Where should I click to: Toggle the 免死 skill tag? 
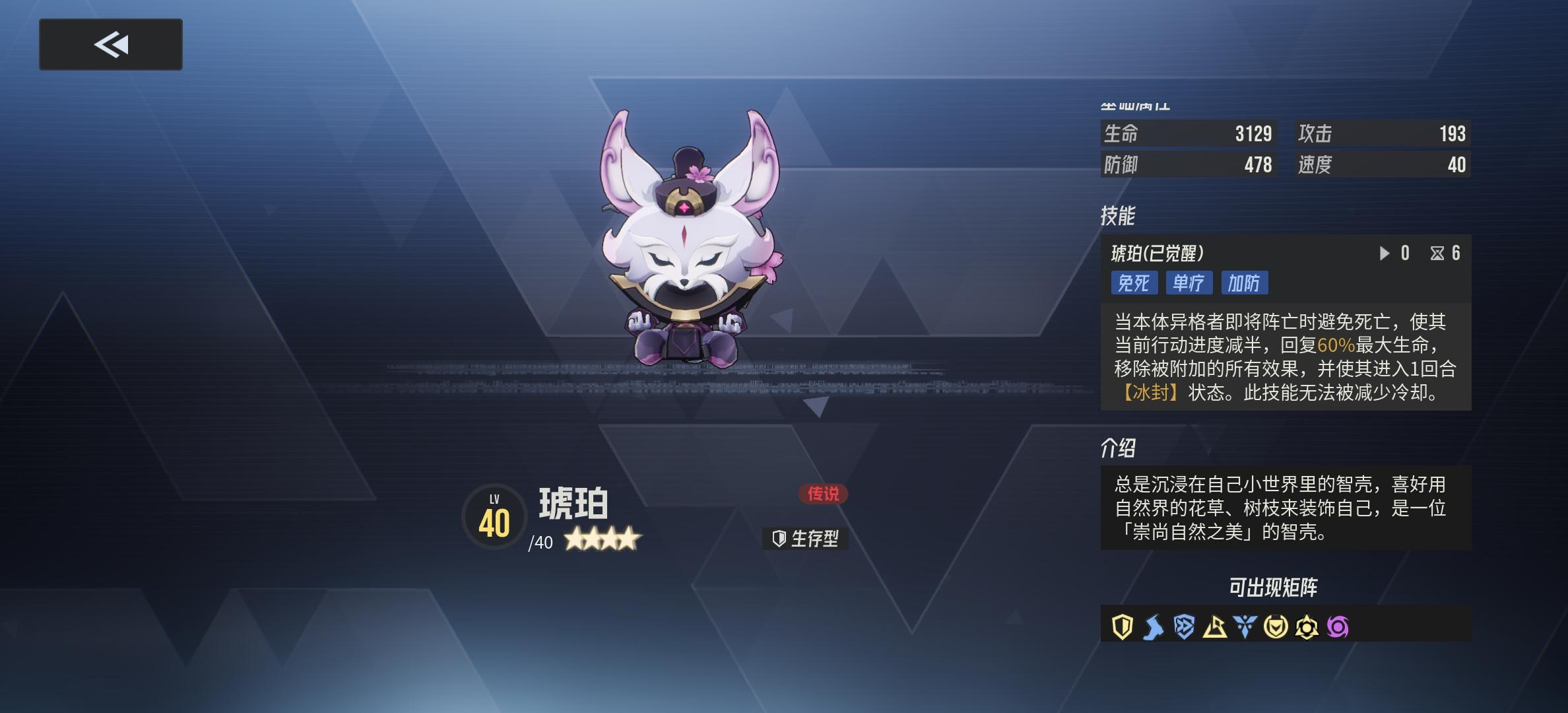1135,283
